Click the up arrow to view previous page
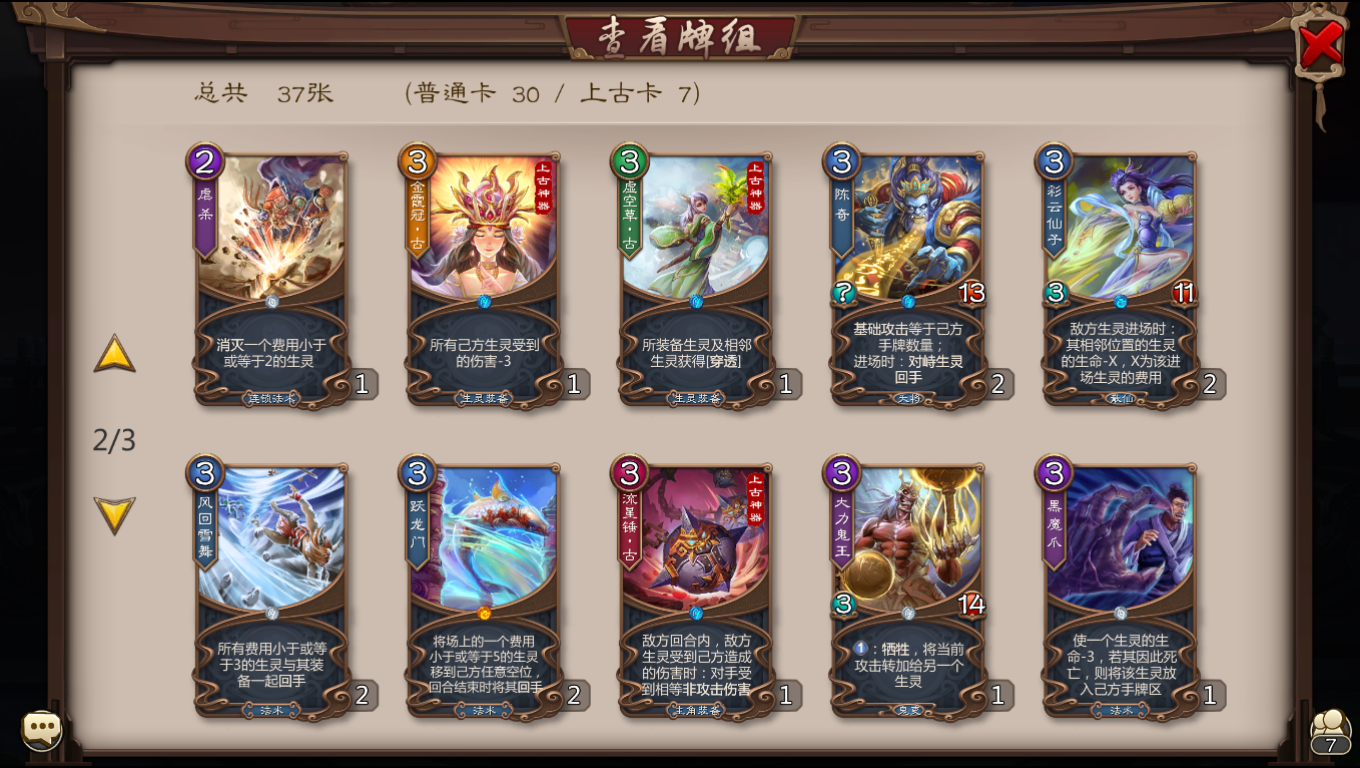Viewport: 1360px width, 768px height. tap(114, 355)
